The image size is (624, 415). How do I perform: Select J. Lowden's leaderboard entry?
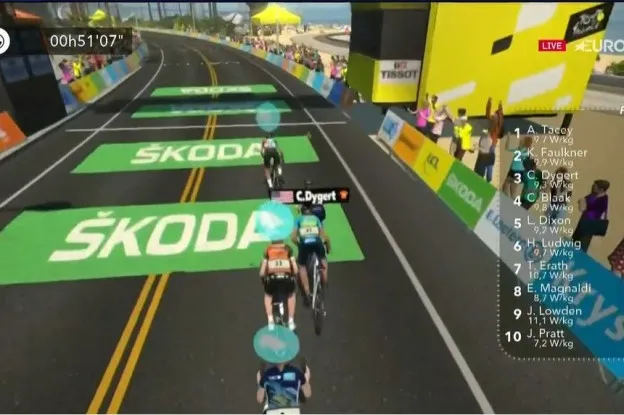tap(553, 312)
